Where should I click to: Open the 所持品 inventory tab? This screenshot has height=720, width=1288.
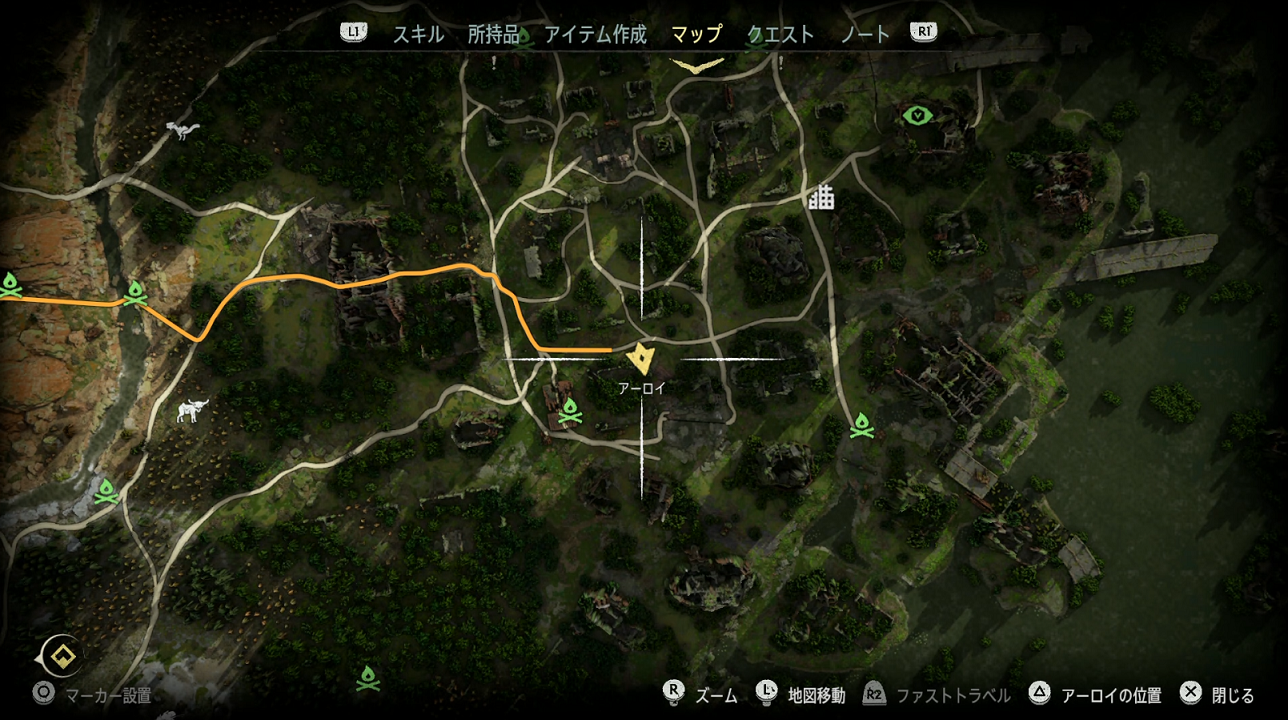click(x=494, y=34)
